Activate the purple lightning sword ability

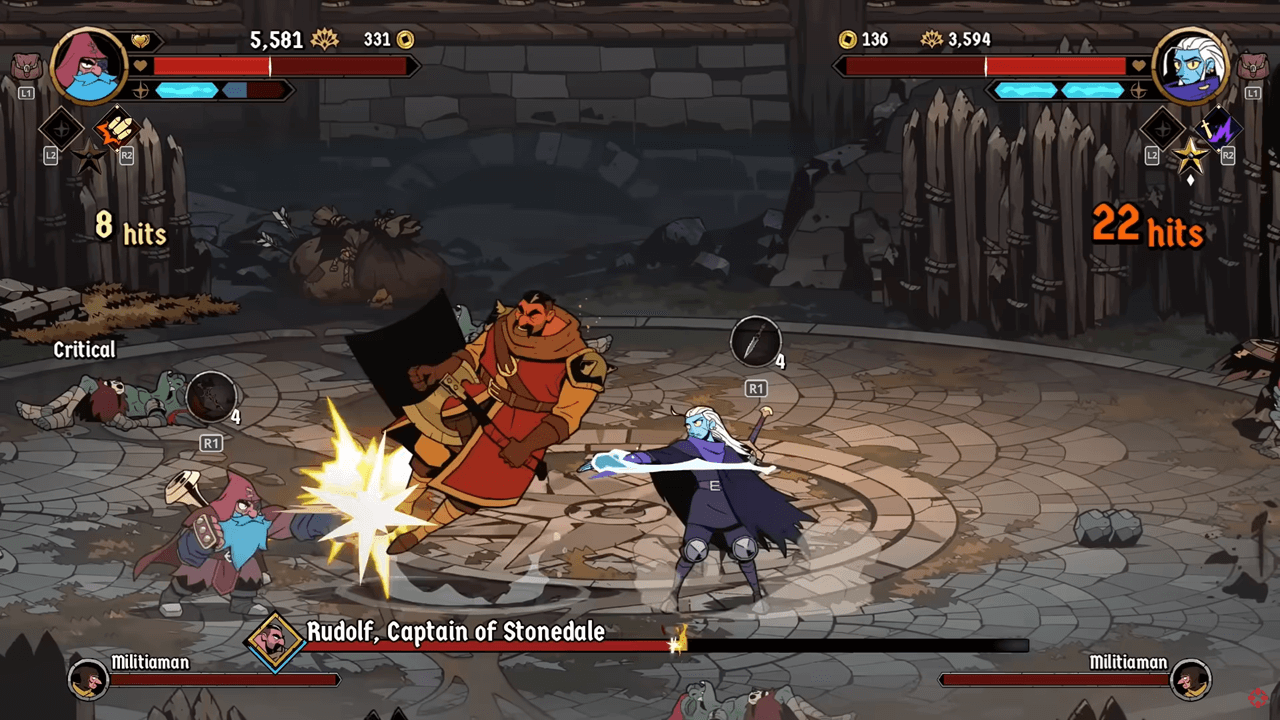[1218, 128]
